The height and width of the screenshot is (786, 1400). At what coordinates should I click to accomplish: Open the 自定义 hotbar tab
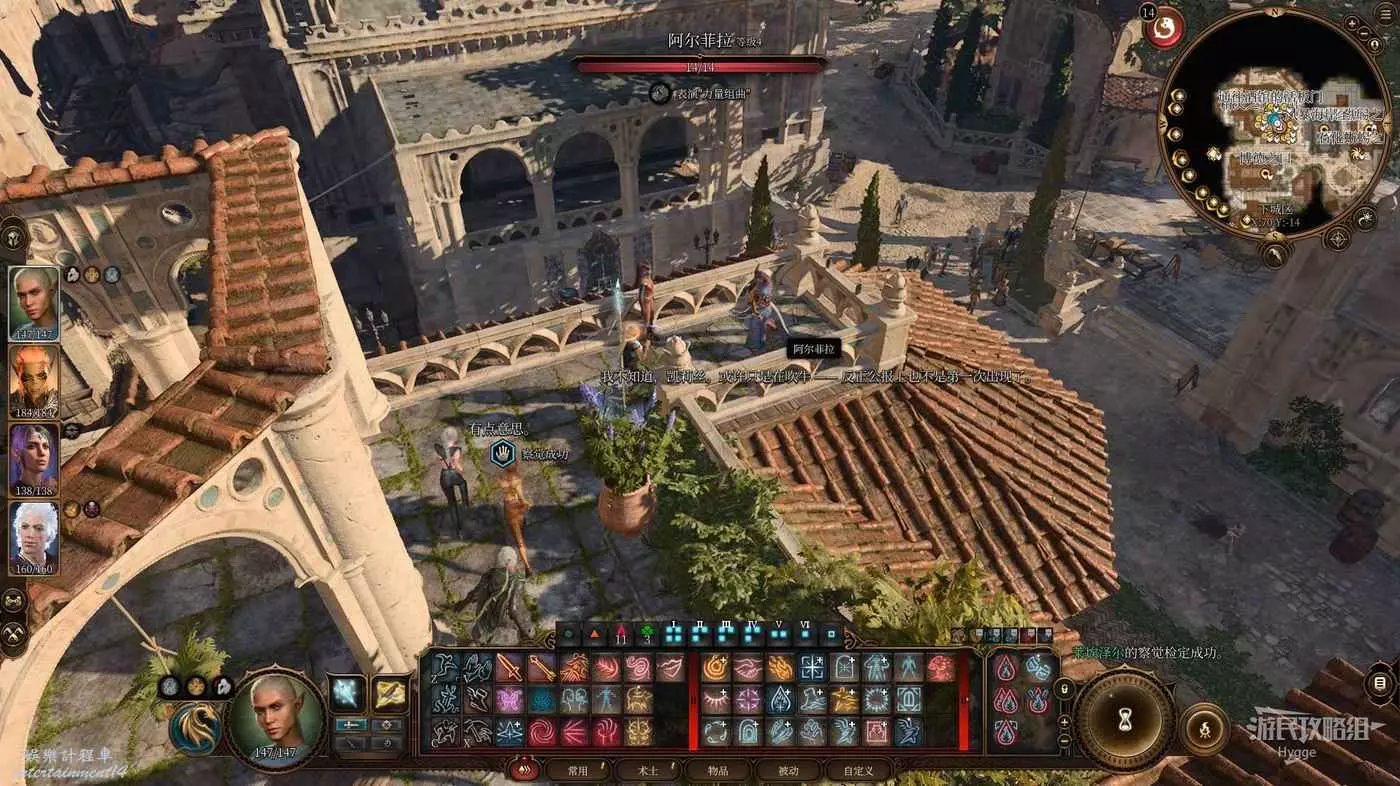[x=857, y=770]
